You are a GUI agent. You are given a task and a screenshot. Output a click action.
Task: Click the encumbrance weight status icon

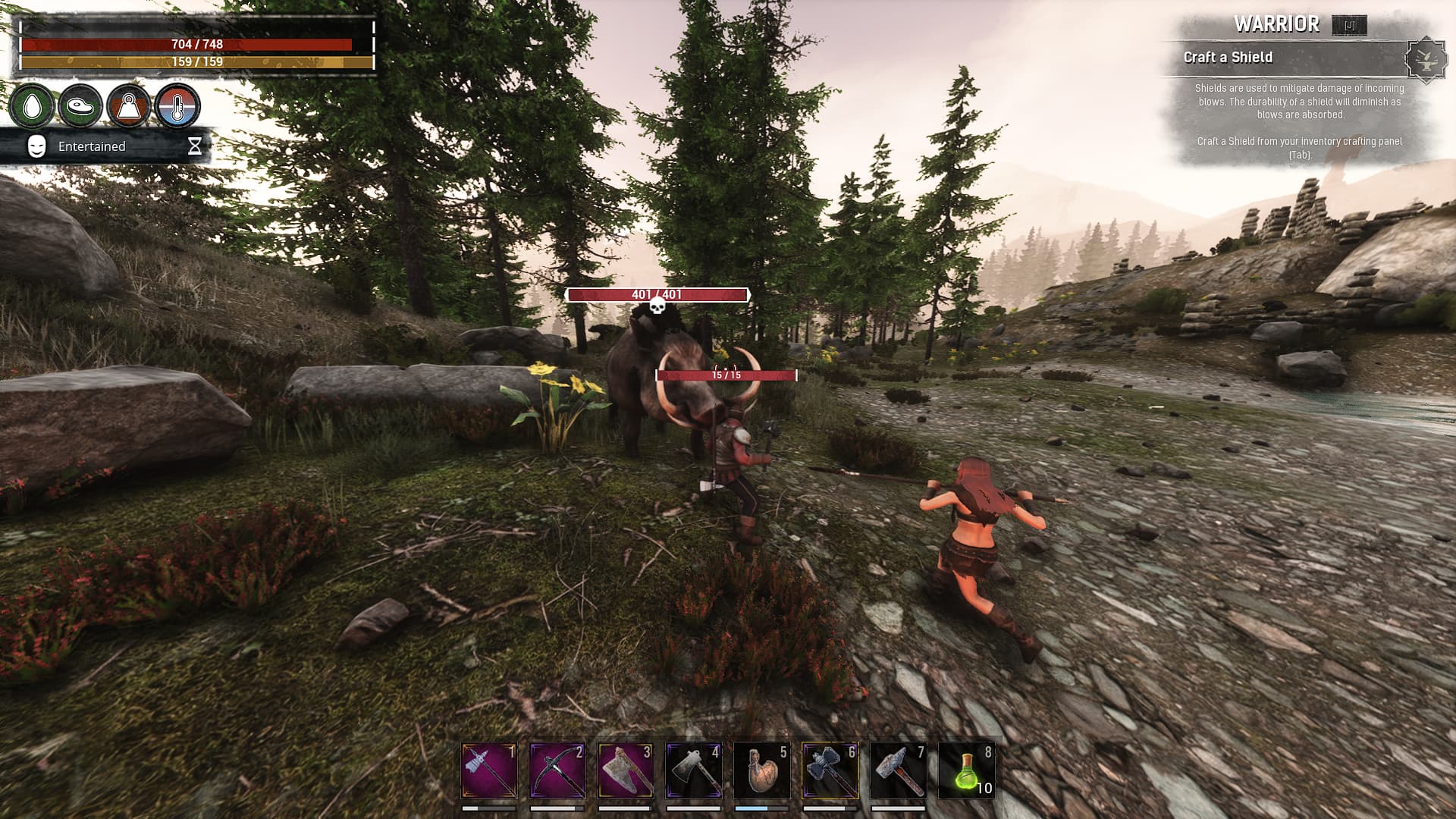click(x=128, y=106)
